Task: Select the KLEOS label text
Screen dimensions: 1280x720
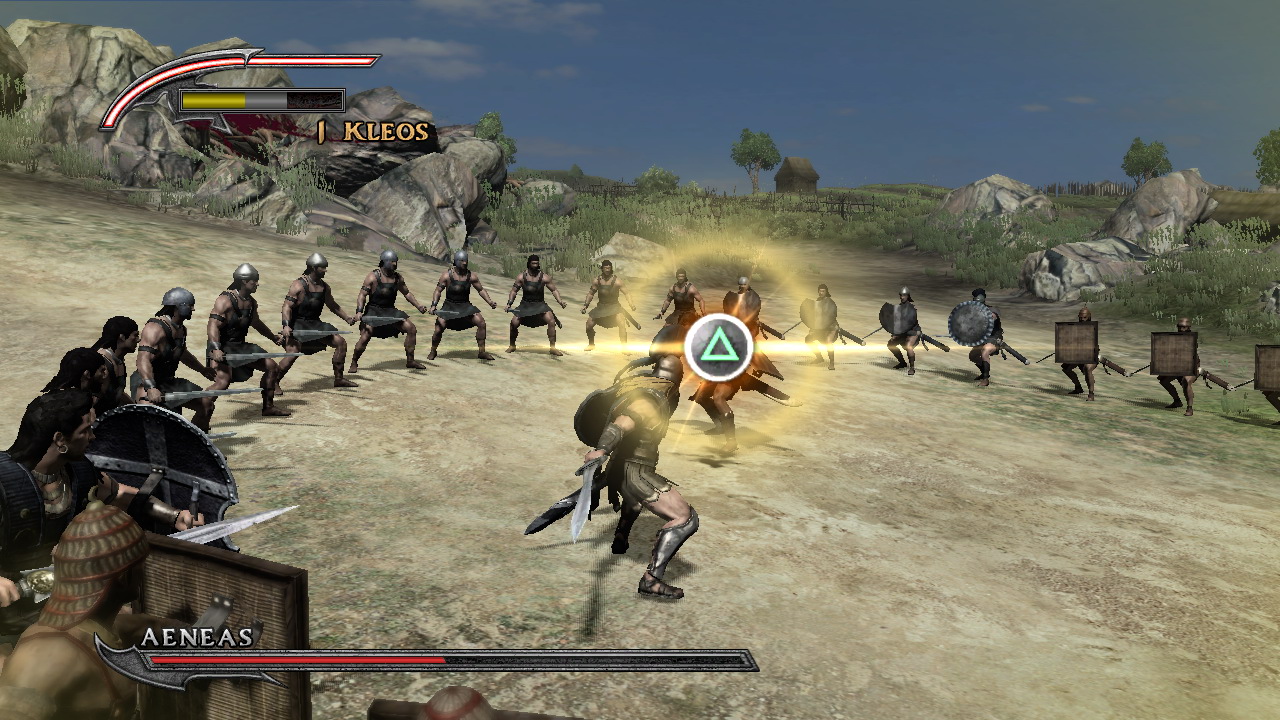Action: coord(385,130)
